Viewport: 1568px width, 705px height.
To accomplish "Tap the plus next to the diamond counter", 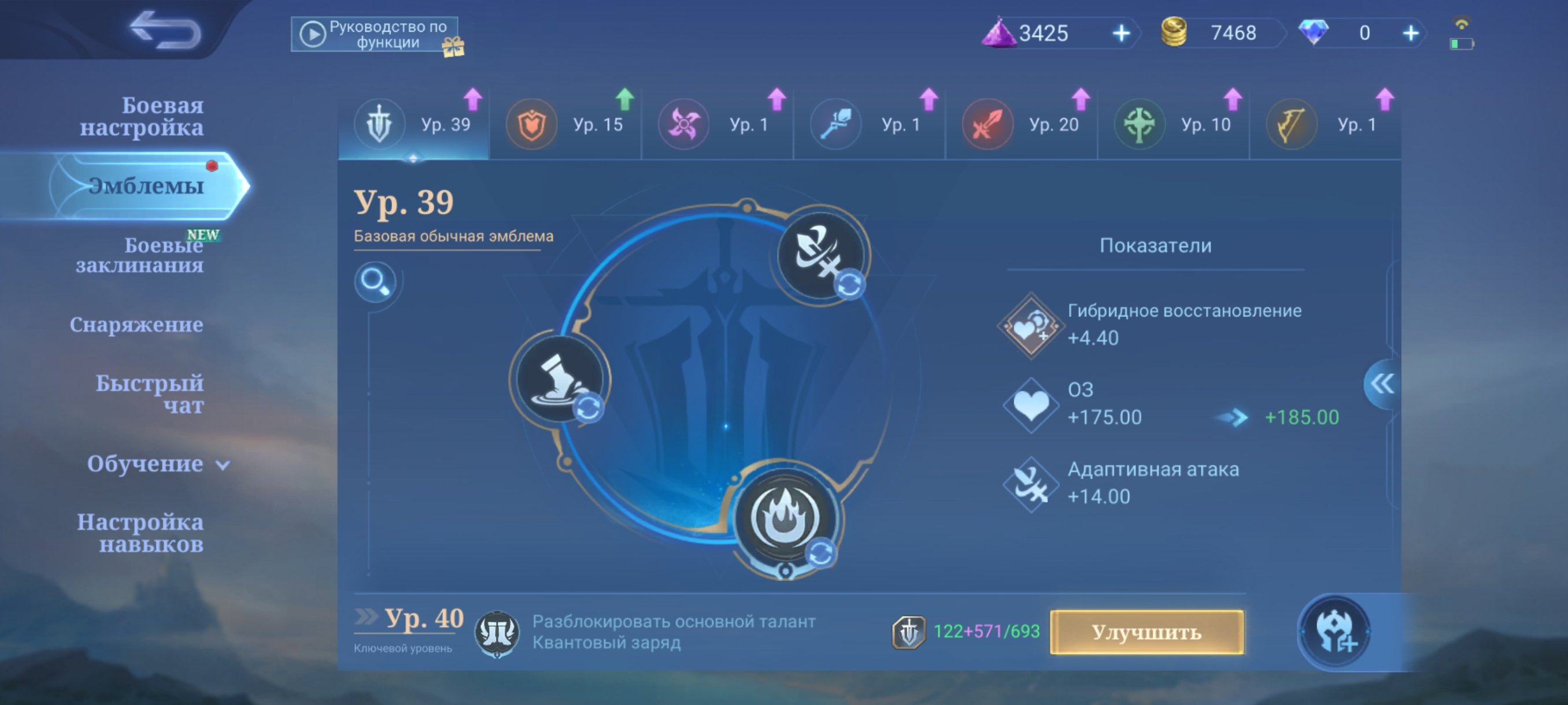I will click(1412, 34).
